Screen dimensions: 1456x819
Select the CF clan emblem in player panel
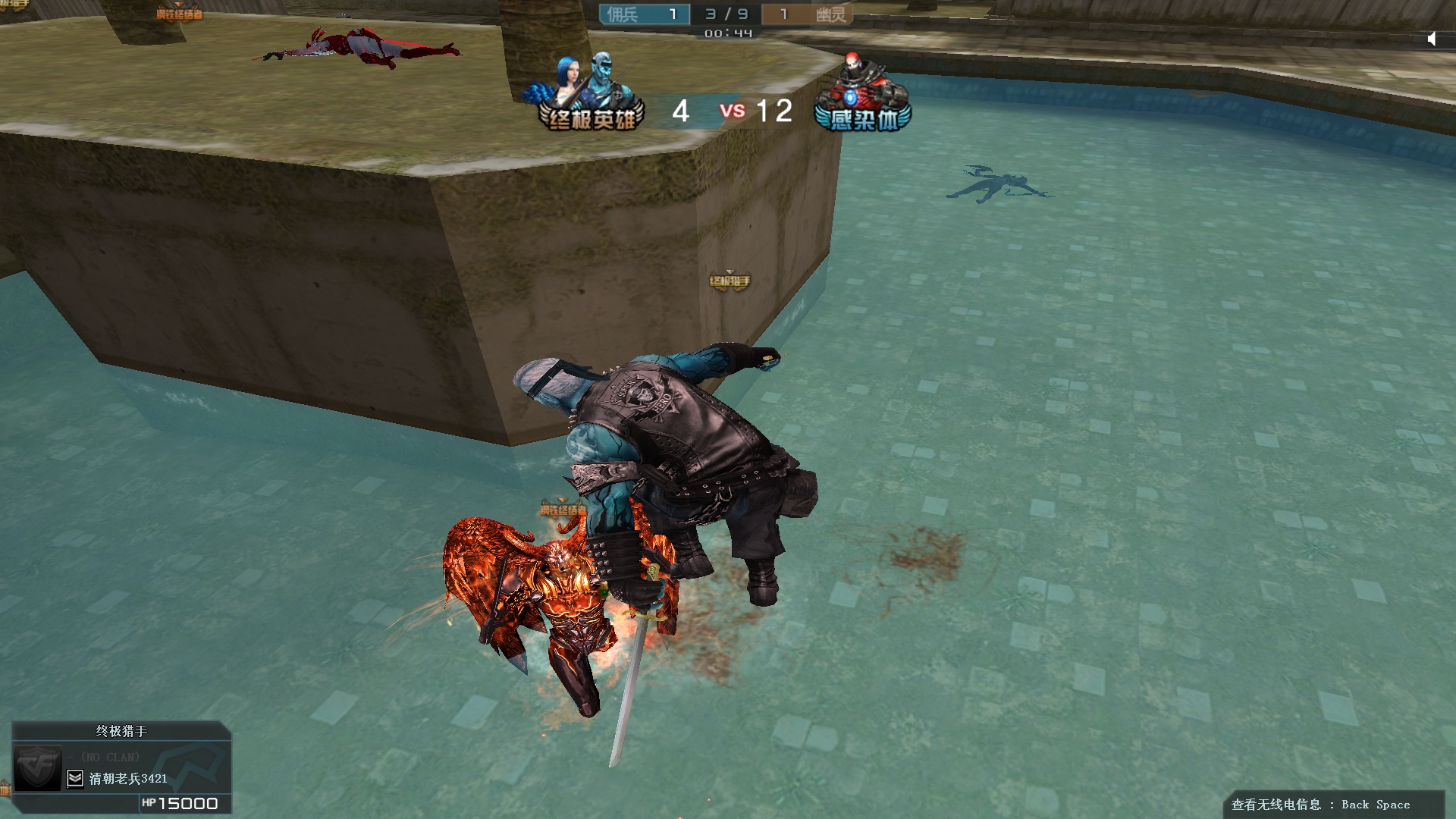coord(38,767)
